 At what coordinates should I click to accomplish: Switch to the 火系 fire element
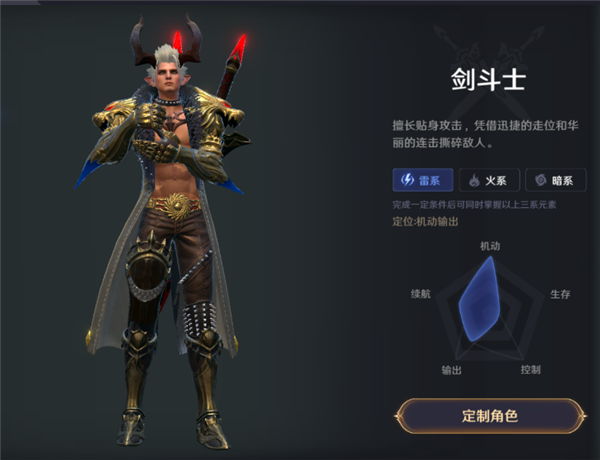[488, 180]
